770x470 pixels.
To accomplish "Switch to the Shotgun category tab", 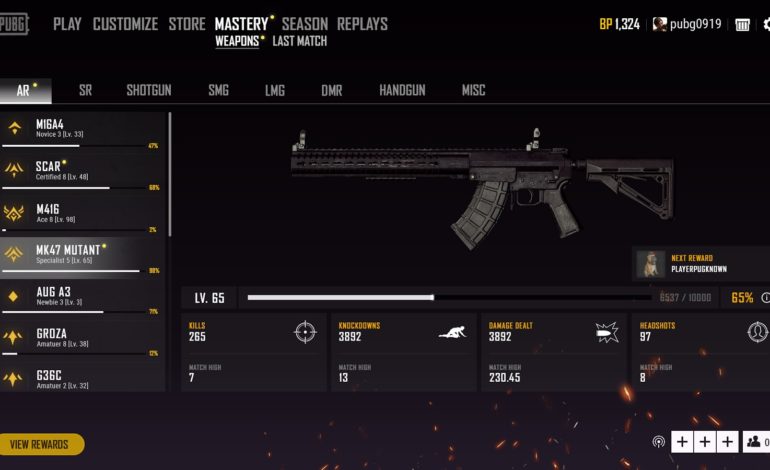I will click(x=148, y=90).
